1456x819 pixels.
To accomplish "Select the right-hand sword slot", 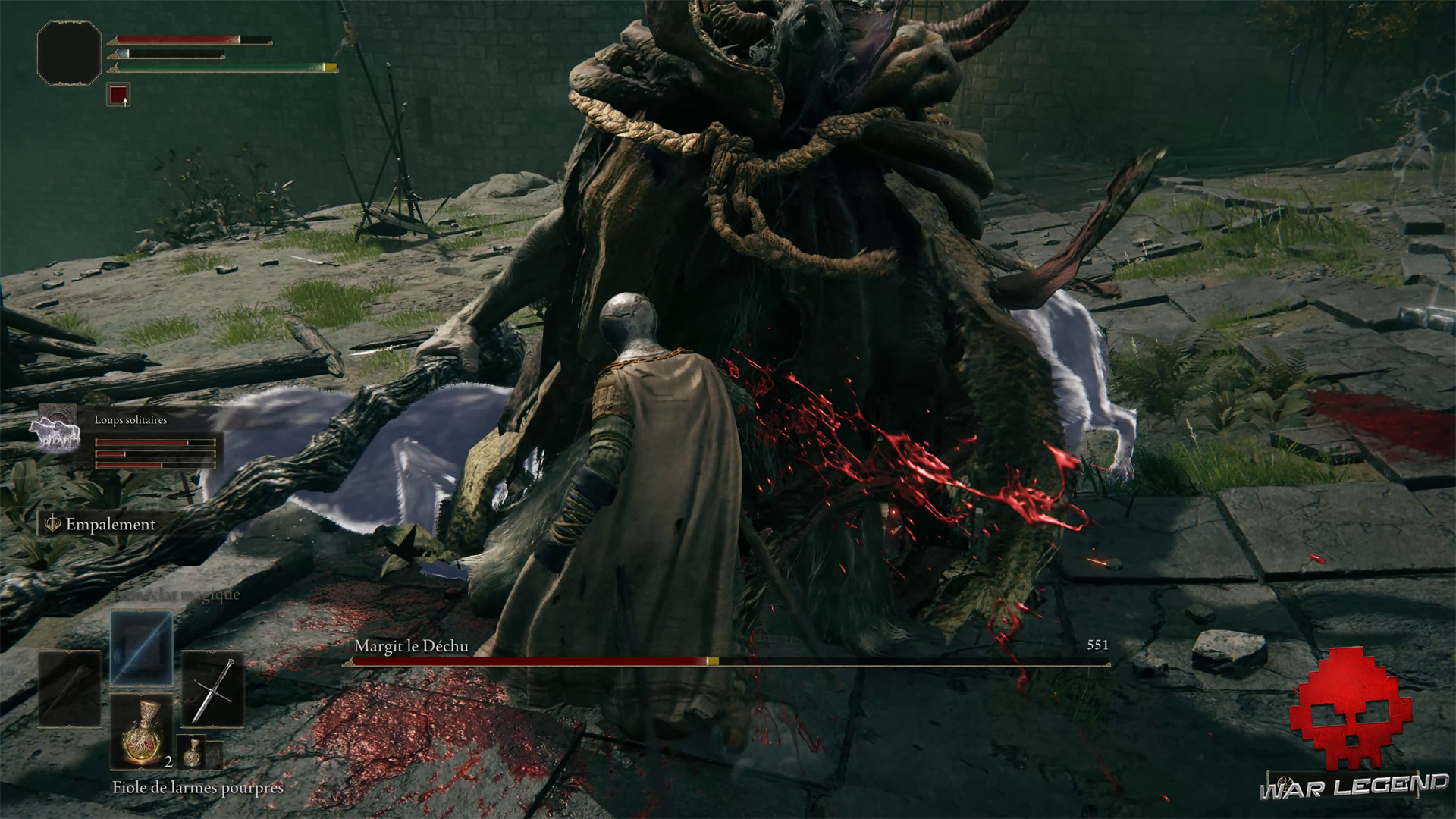I will click(x=212, y=689).
